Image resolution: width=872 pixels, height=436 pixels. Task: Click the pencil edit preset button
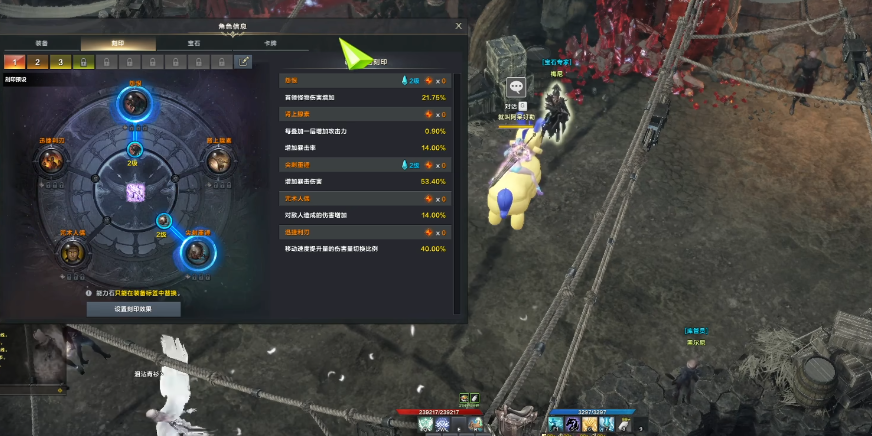pyautogui.click(x=243, y=62)
